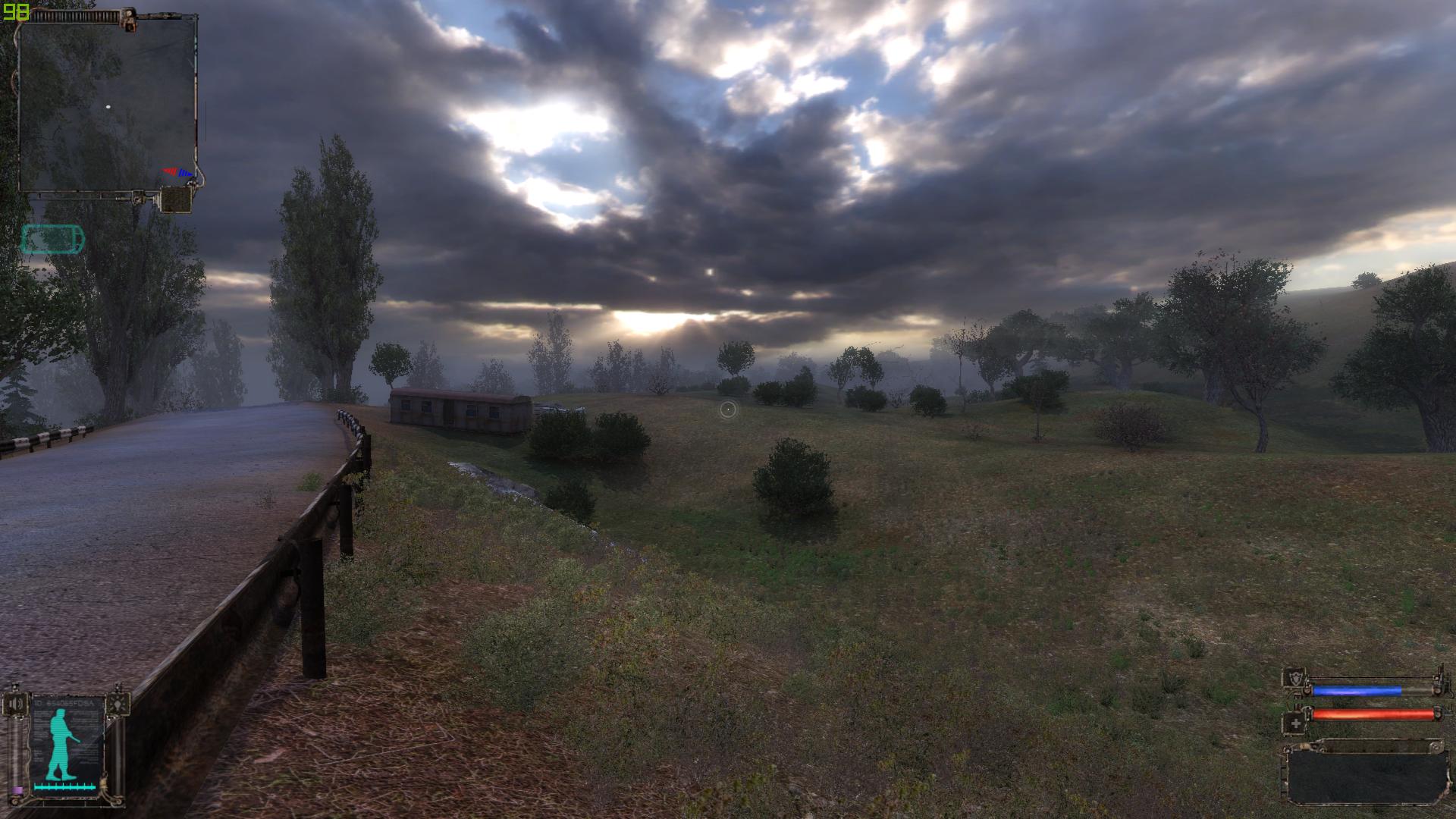Select the teal battery charge icon
This screenshot has height=819, width=1456.
52,240
